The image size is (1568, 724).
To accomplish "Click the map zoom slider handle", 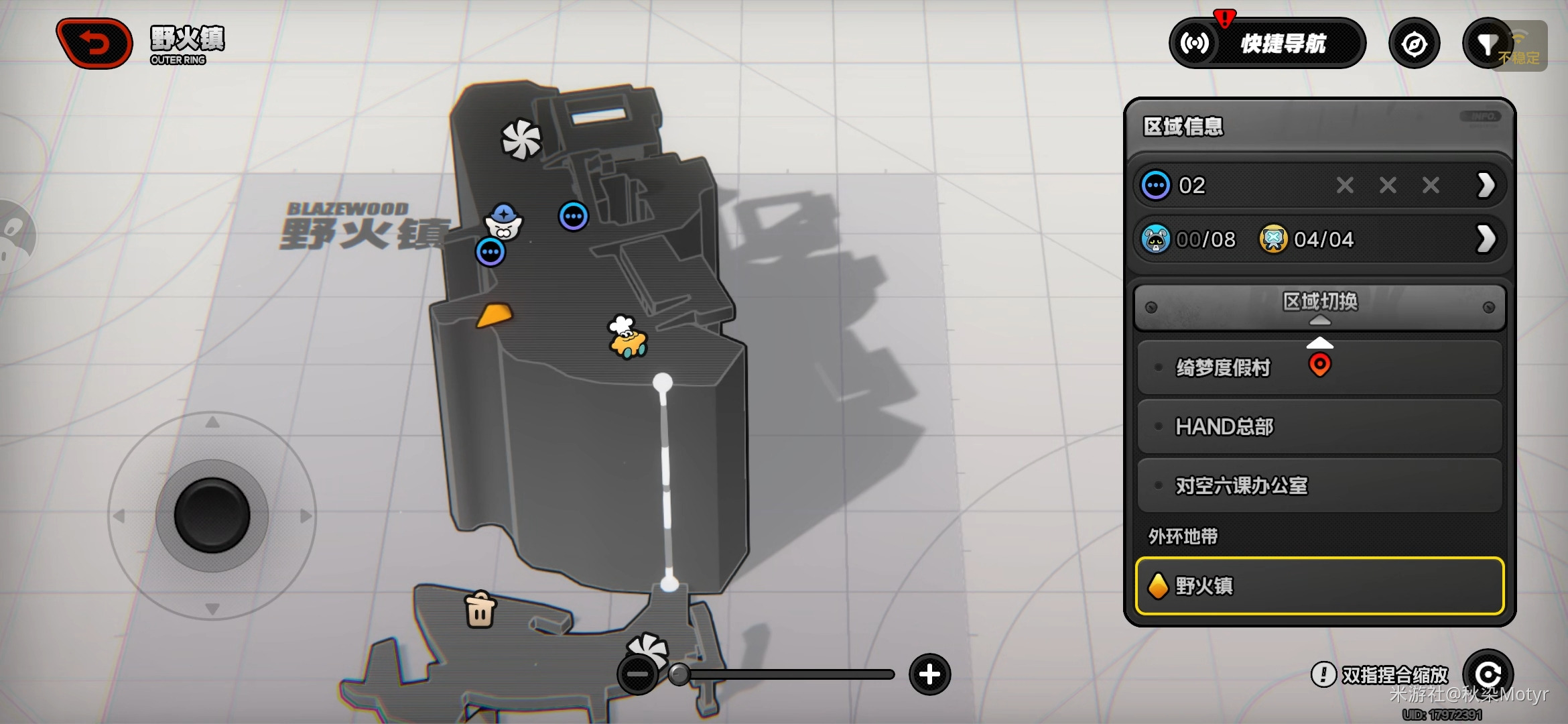I will click(x=679, y=674).
